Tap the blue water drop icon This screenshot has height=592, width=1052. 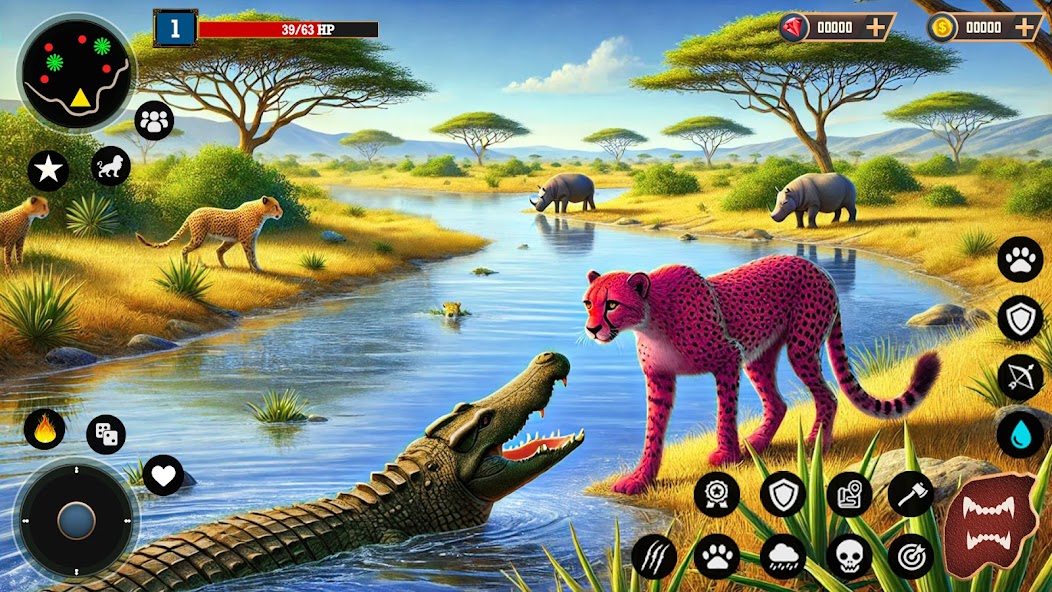[1020, 434]
